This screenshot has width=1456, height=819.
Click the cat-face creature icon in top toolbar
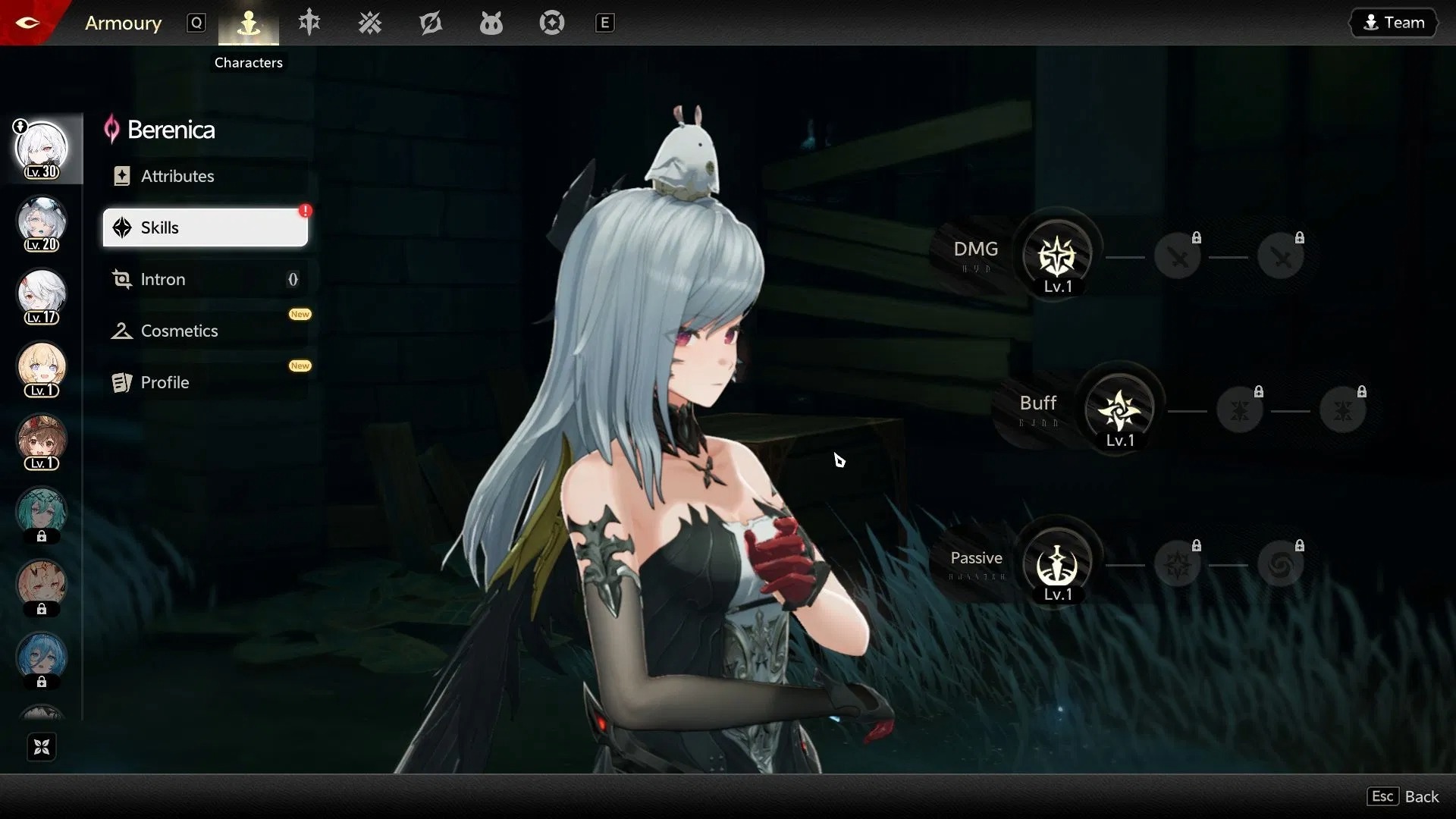(x=491, y=23)
